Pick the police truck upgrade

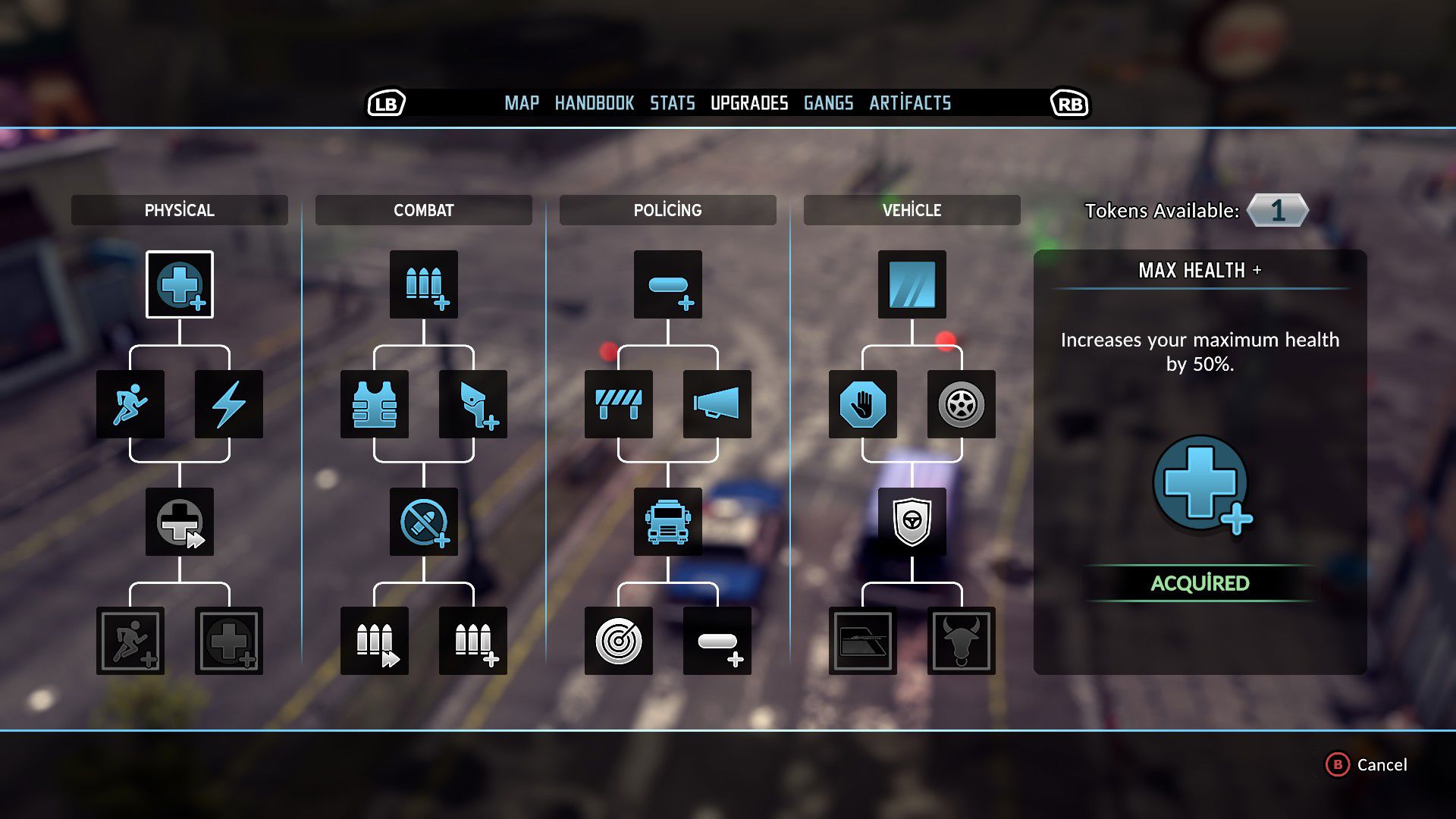[668, 522]
